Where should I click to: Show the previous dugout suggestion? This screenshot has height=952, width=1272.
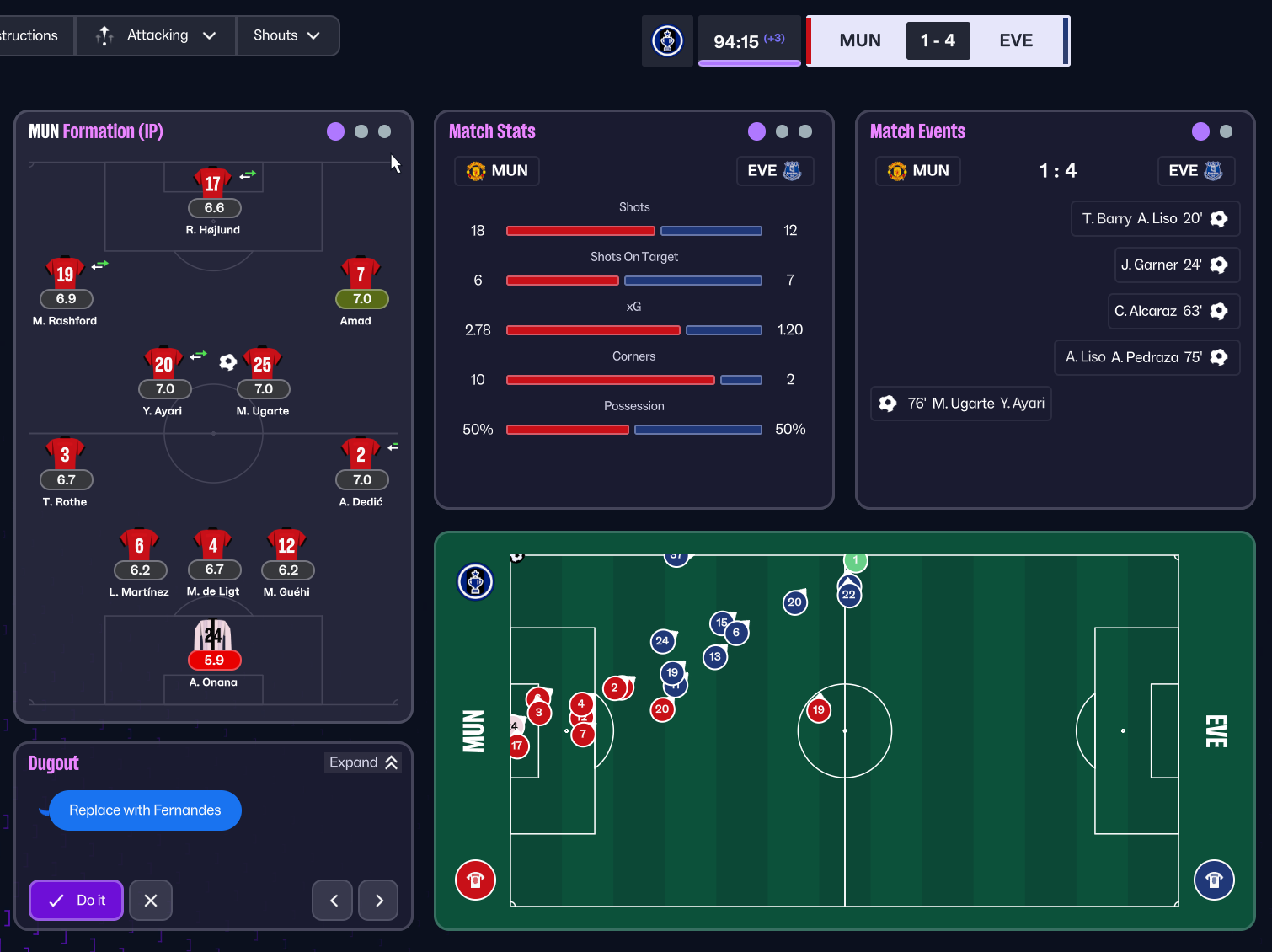tap(333, 900)
